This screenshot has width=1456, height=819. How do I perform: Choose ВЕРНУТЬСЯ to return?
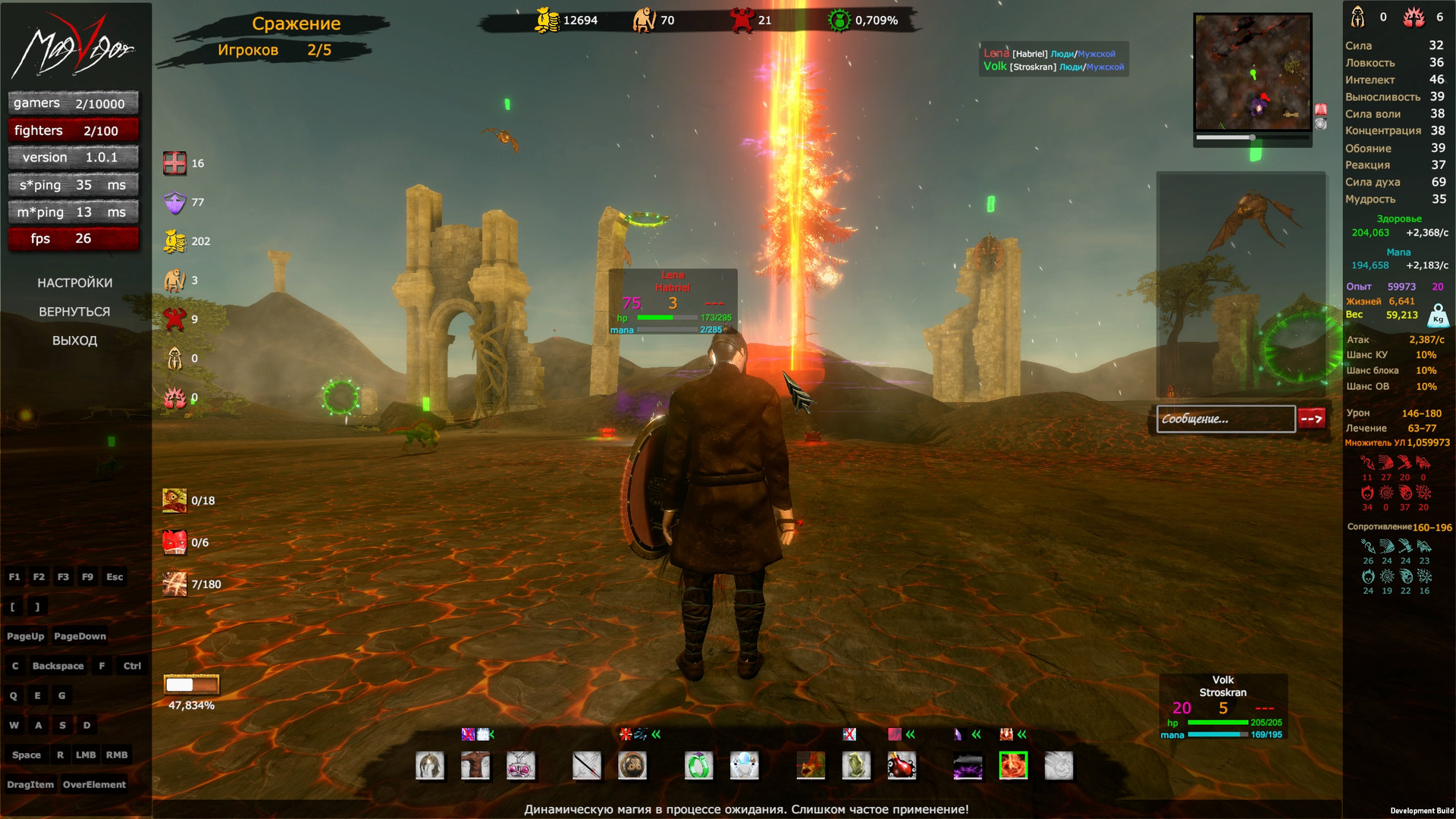coord(74,312)
